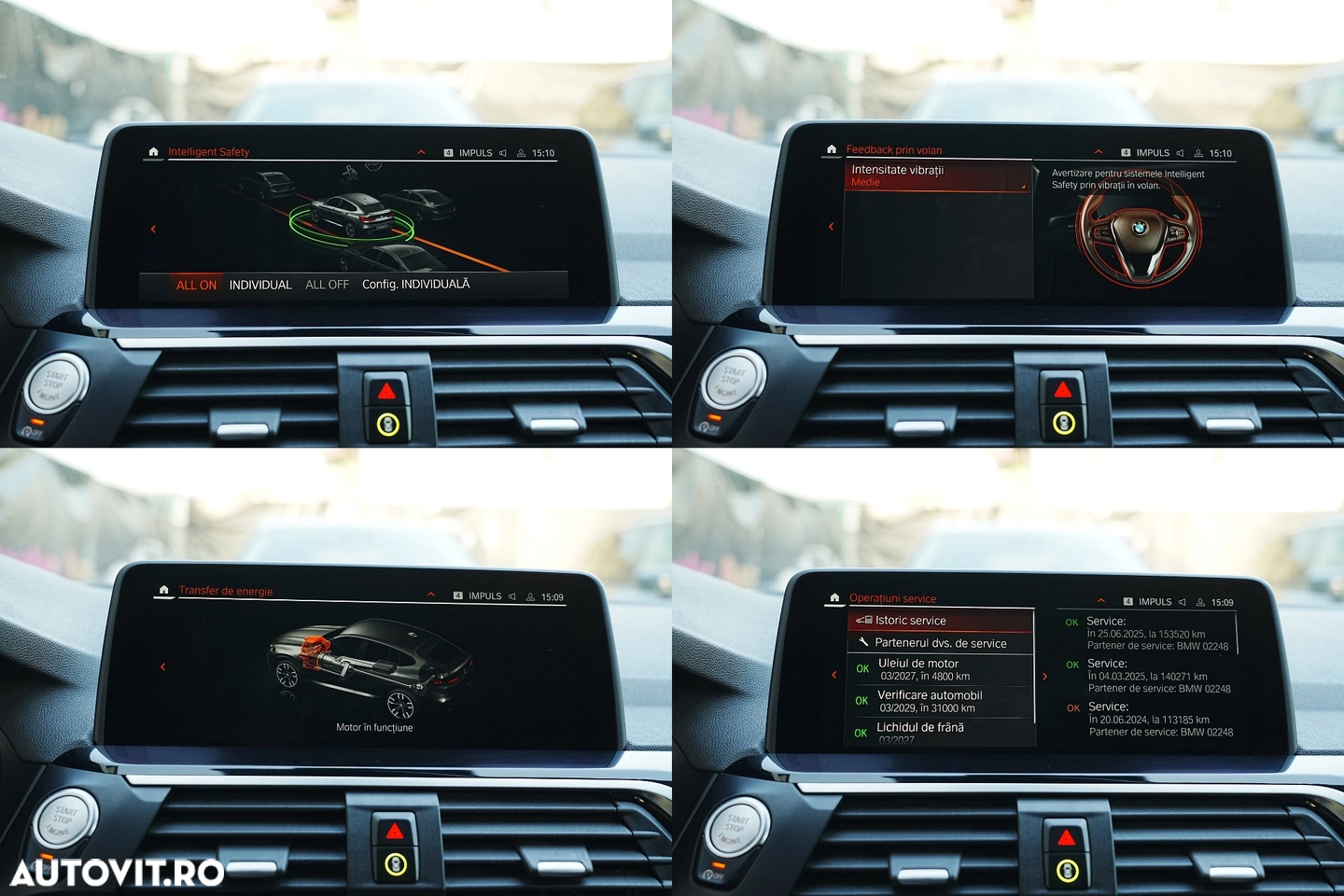Select ALL ON in Intelligent Safety
Screen dimensions: 1344x896
(196, 286)
